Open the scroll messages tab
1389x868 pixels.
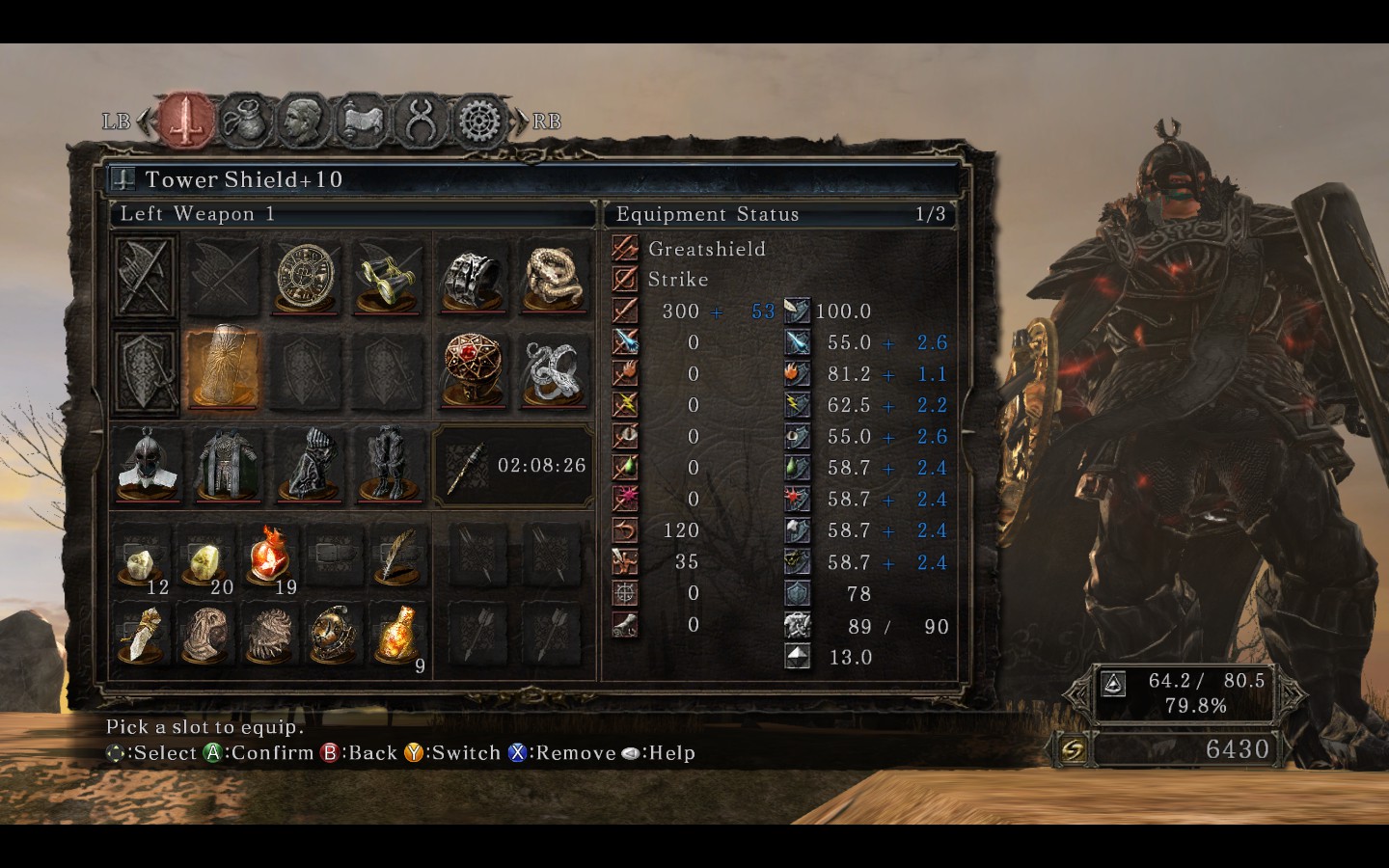361,121
